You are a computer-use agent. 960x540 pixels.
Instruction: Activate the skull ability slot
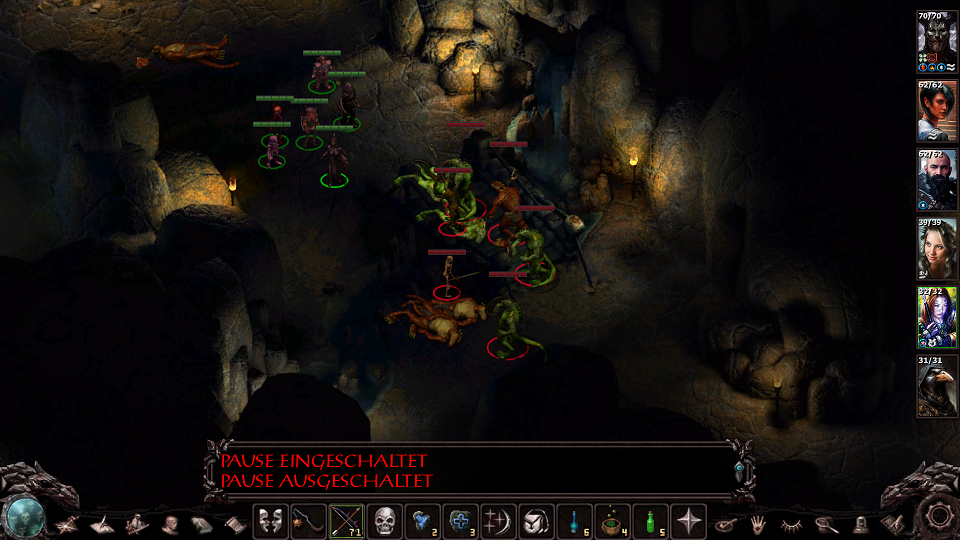[384, 521]
